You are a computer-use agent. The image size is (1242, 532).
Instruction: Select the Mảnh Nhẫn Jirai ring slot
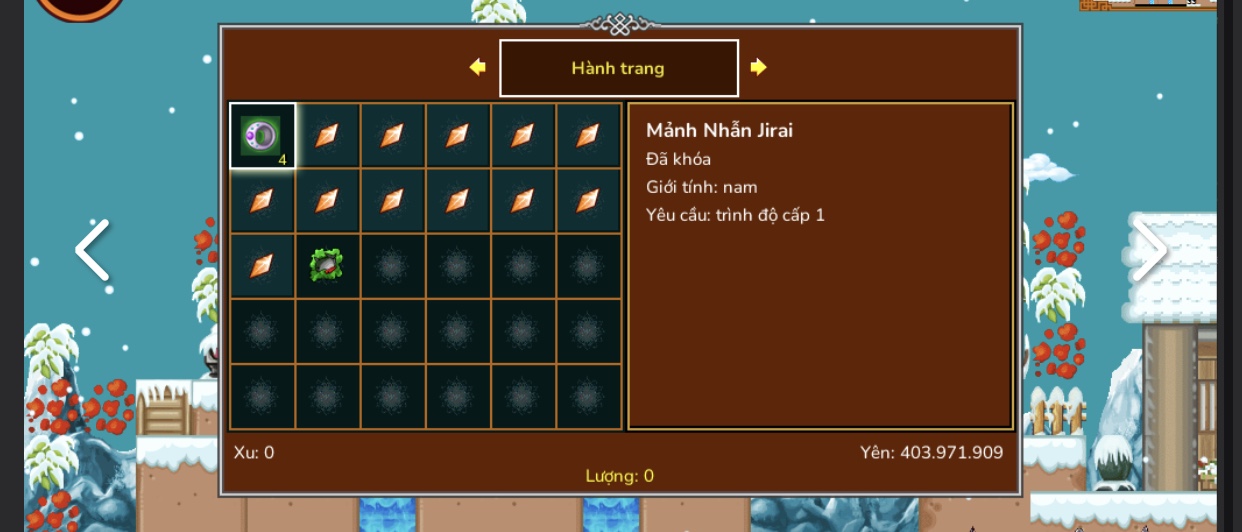(262, 136)
